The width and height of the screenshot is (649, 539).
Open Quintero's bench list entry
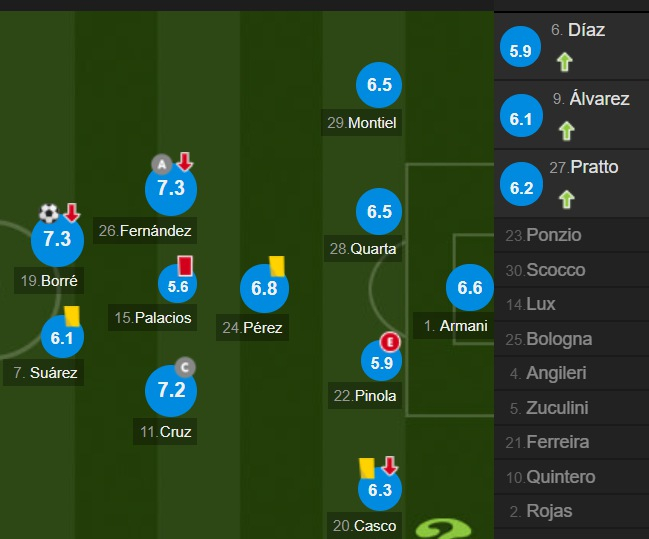pos(571,476)
